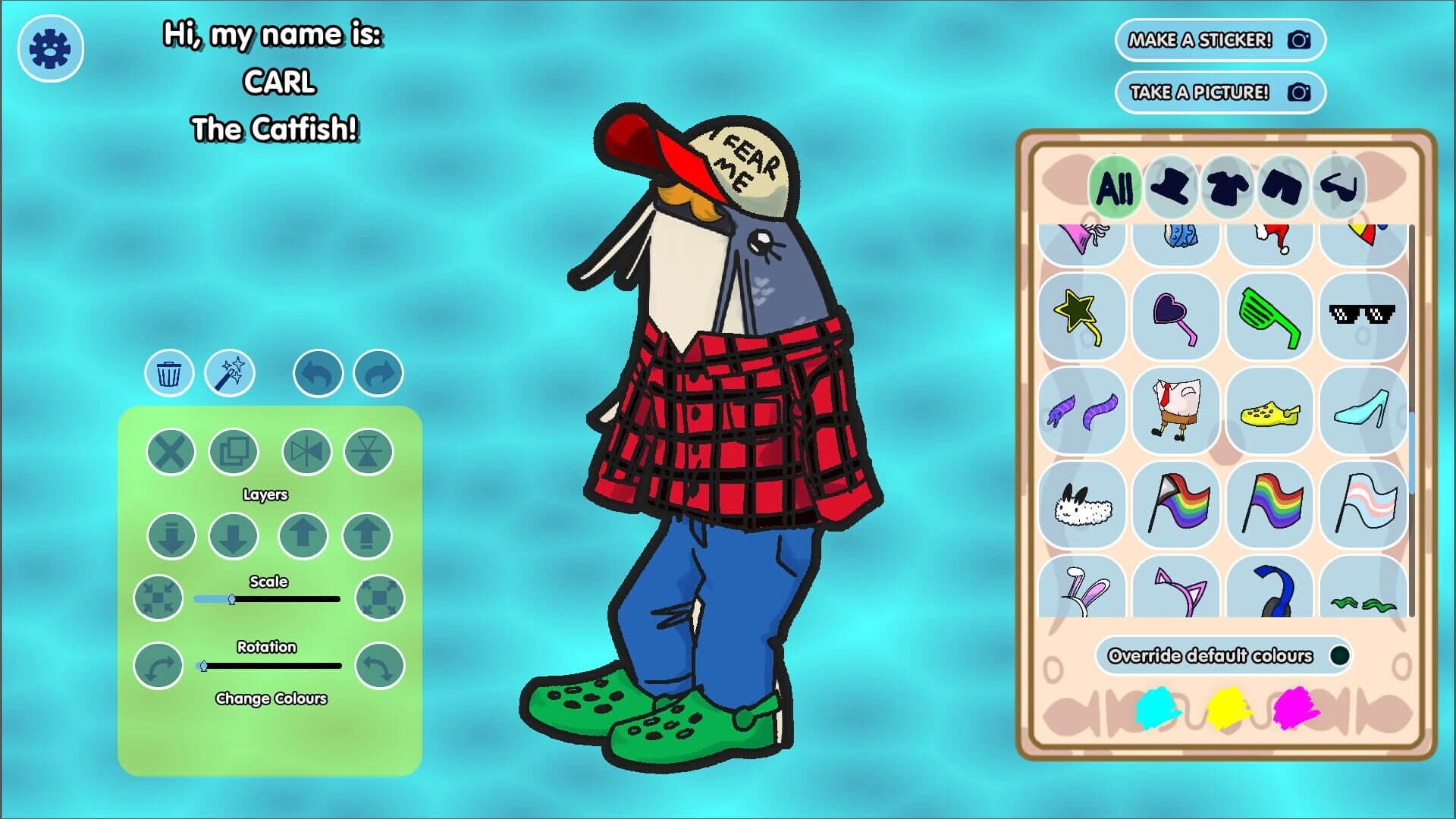The width and height of the screenshot is (1456, 819).
Task: Open the settings gear
Action: point(50,47)
